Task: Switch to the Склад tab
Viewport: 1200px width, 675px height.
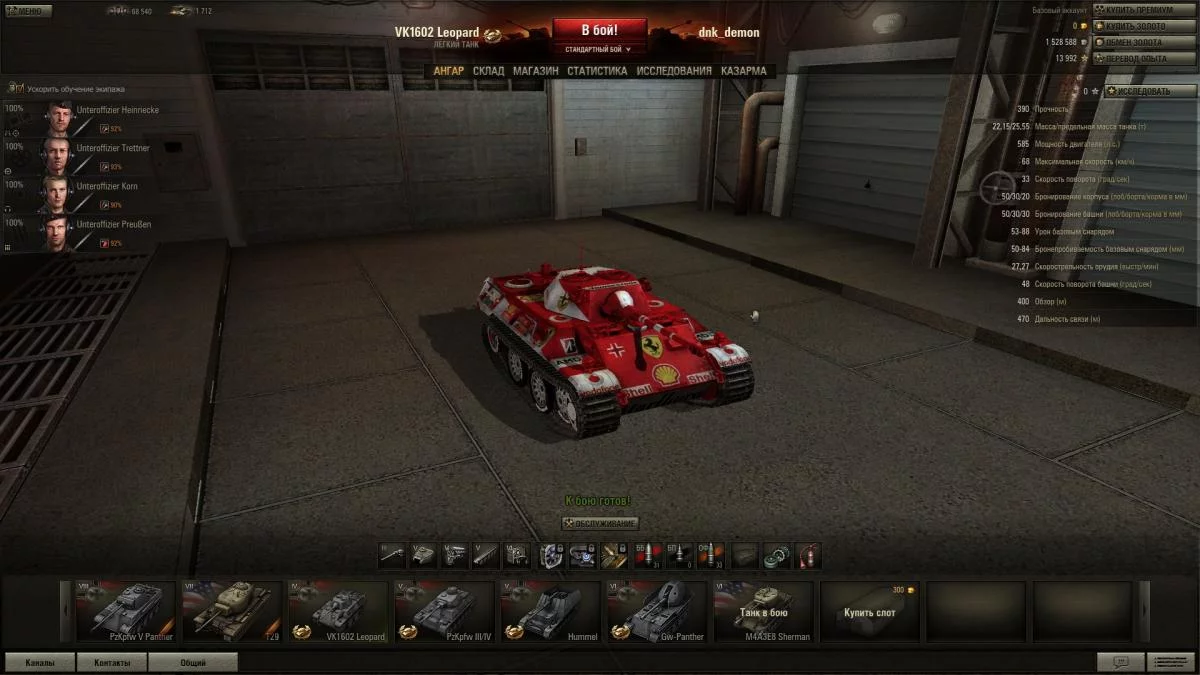Action: click(488, 71)
